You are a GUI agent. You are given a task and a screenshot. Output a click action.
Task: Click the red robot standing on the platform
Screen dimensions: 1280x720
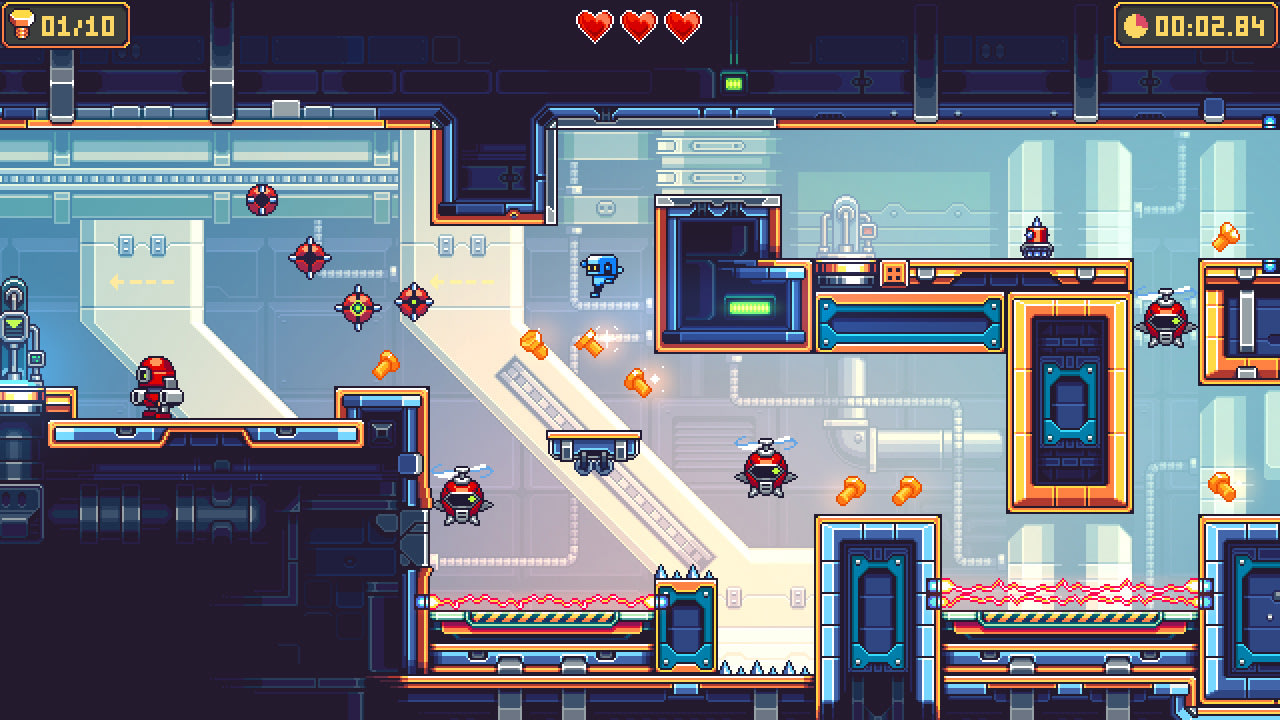pyautogui.click(x=160, y=390)
